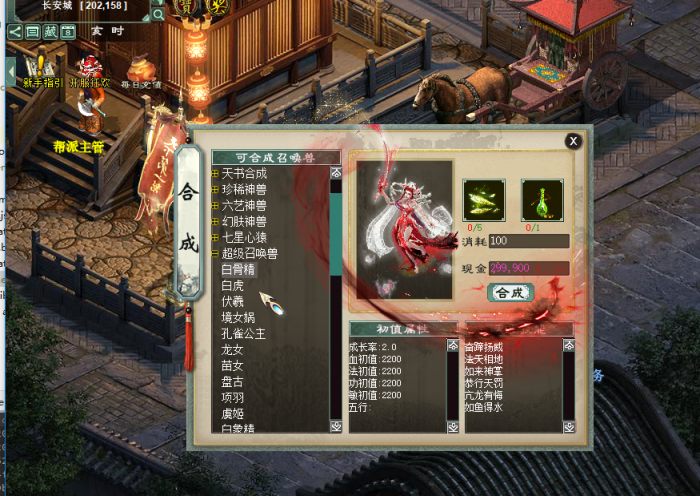Click the green gourd bottle material slot
The width and height of the screenshot is (700, 496).
point(541,200)
